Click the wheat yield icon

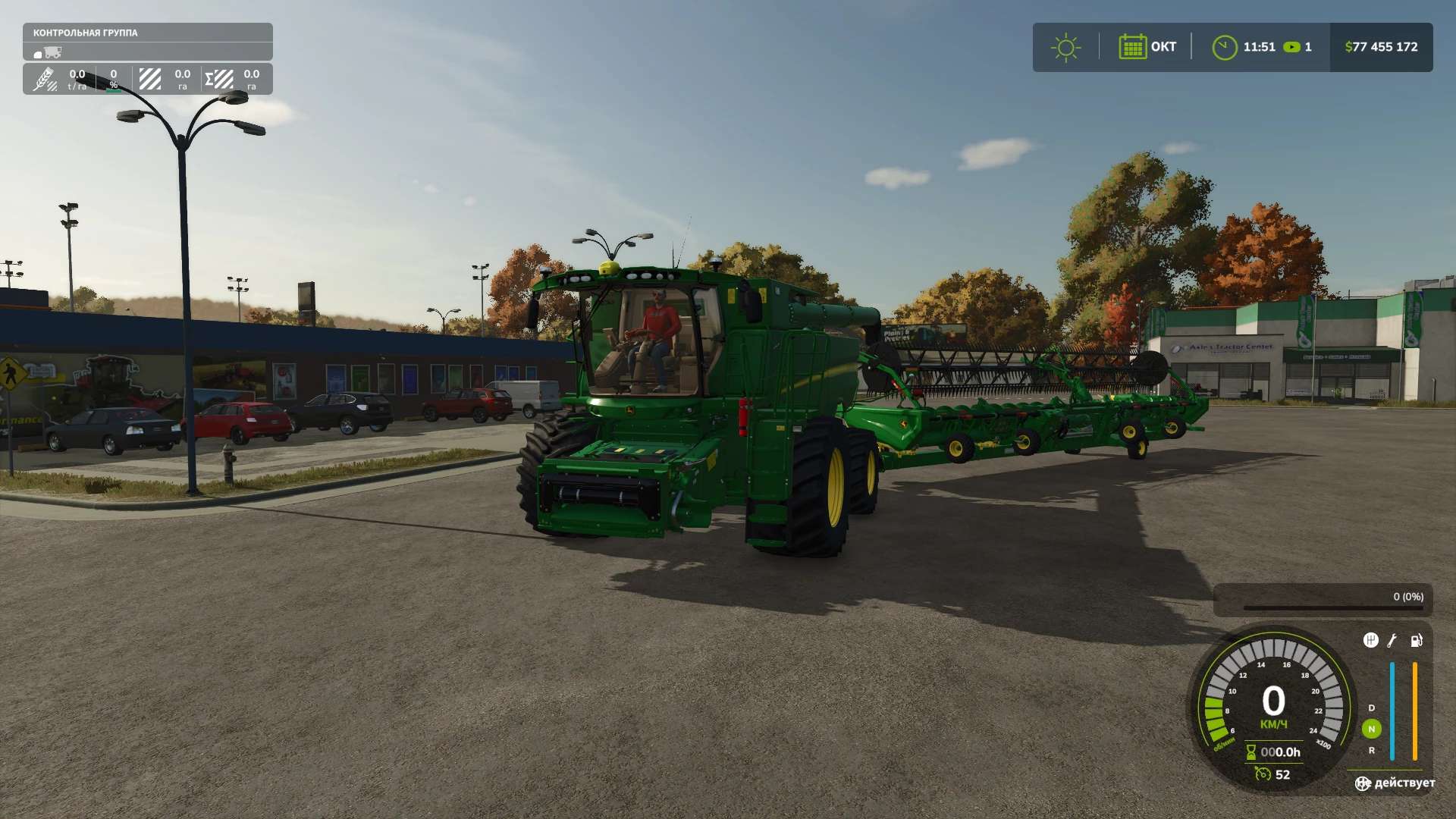point(44,79)
